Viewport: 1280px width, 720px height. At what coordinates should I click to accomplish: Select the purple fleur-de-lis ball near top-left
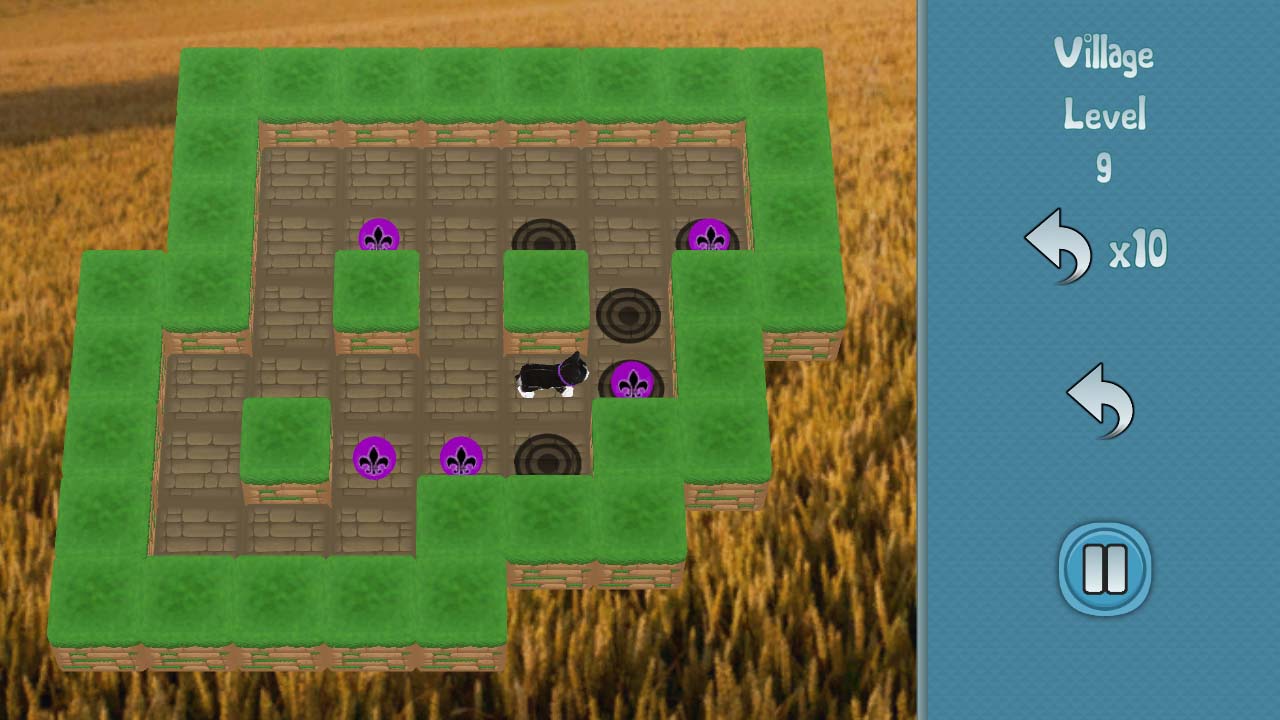tap(378, 237)
